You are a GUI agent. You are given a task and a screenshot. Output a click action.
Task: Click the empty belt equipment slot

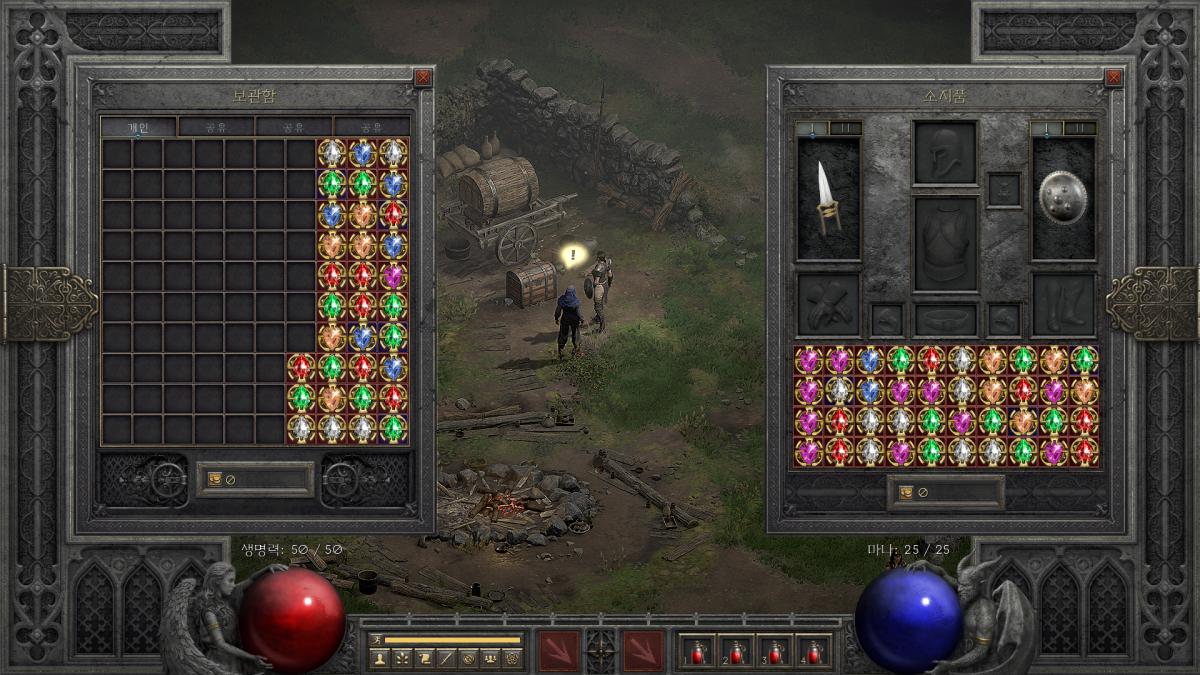(945, 319)
